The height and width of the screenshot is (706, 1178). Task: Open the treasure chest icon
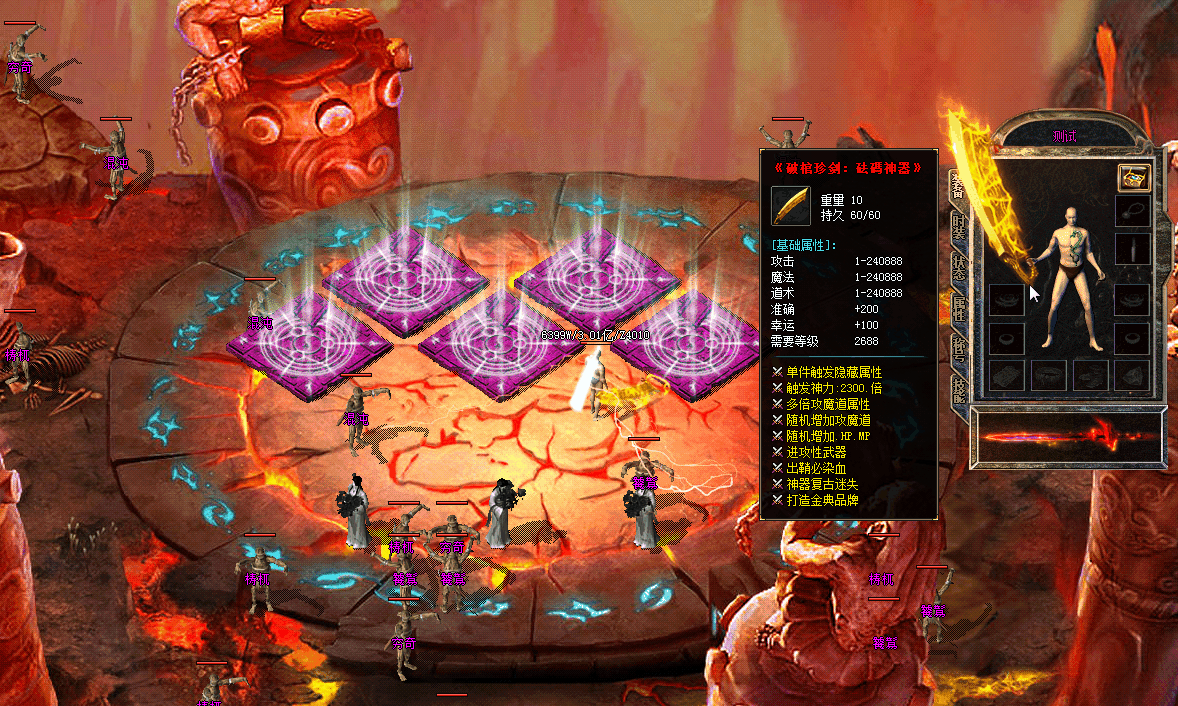[x=1133, y=178]
